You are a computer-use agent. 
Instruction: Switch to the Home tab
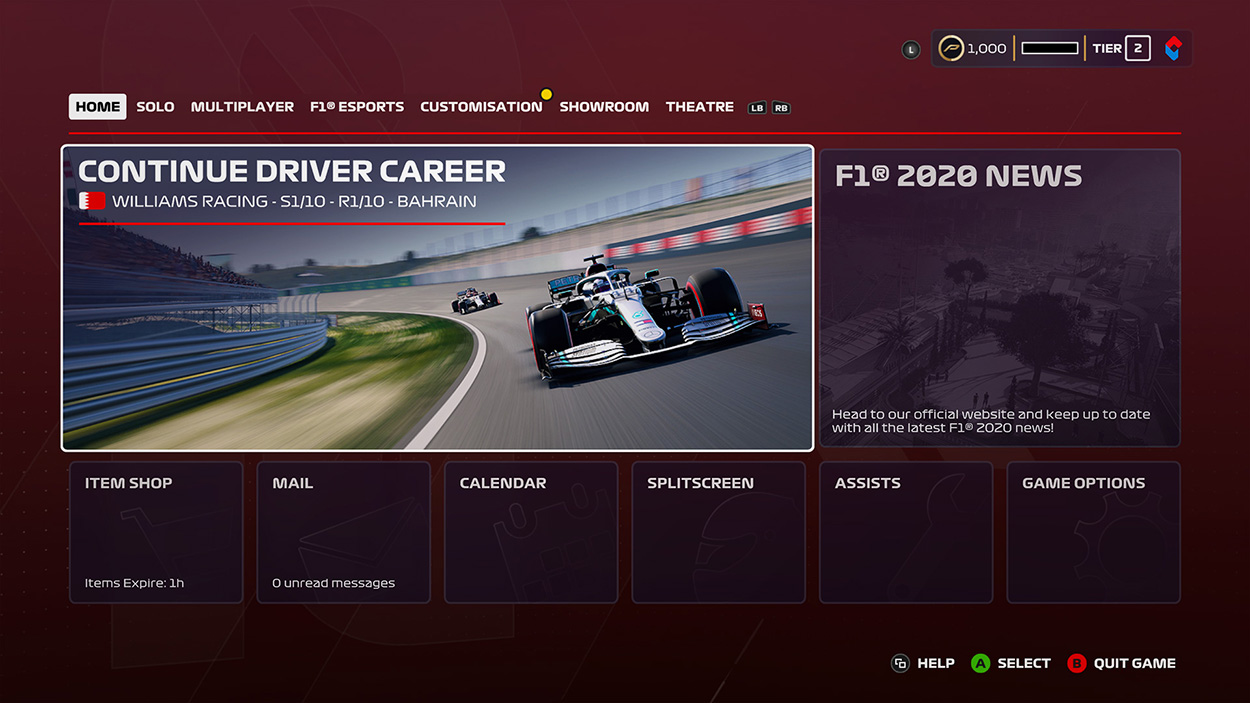pos(97,107)
